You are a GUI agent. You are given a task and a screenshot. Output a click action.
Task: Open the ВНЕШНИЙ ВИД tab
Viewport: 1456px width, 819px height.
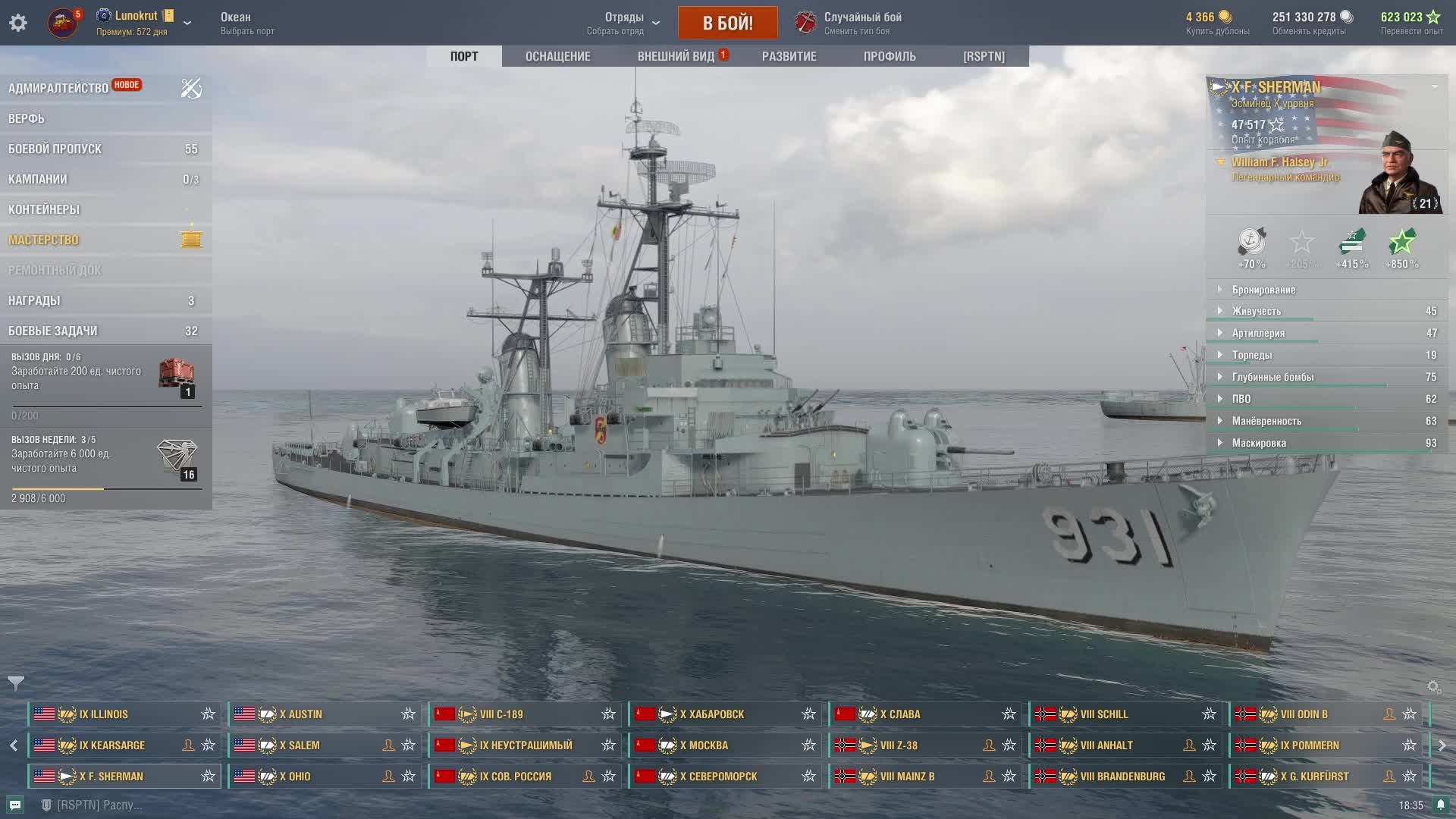click(x=676, y=56)
